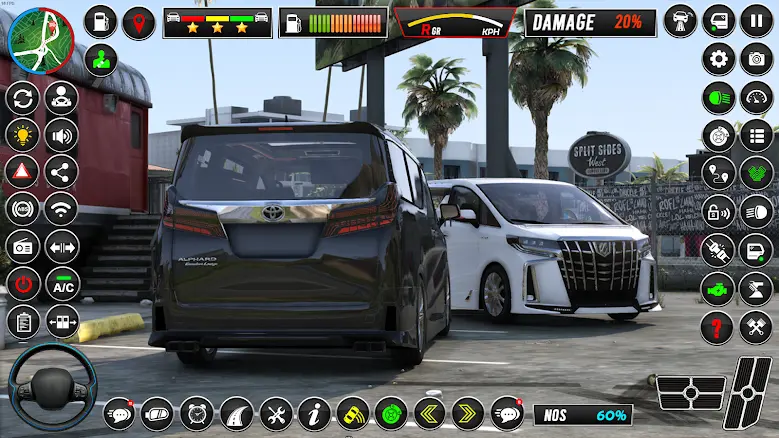Toggle the A/C button

click(x=62, y=284)
